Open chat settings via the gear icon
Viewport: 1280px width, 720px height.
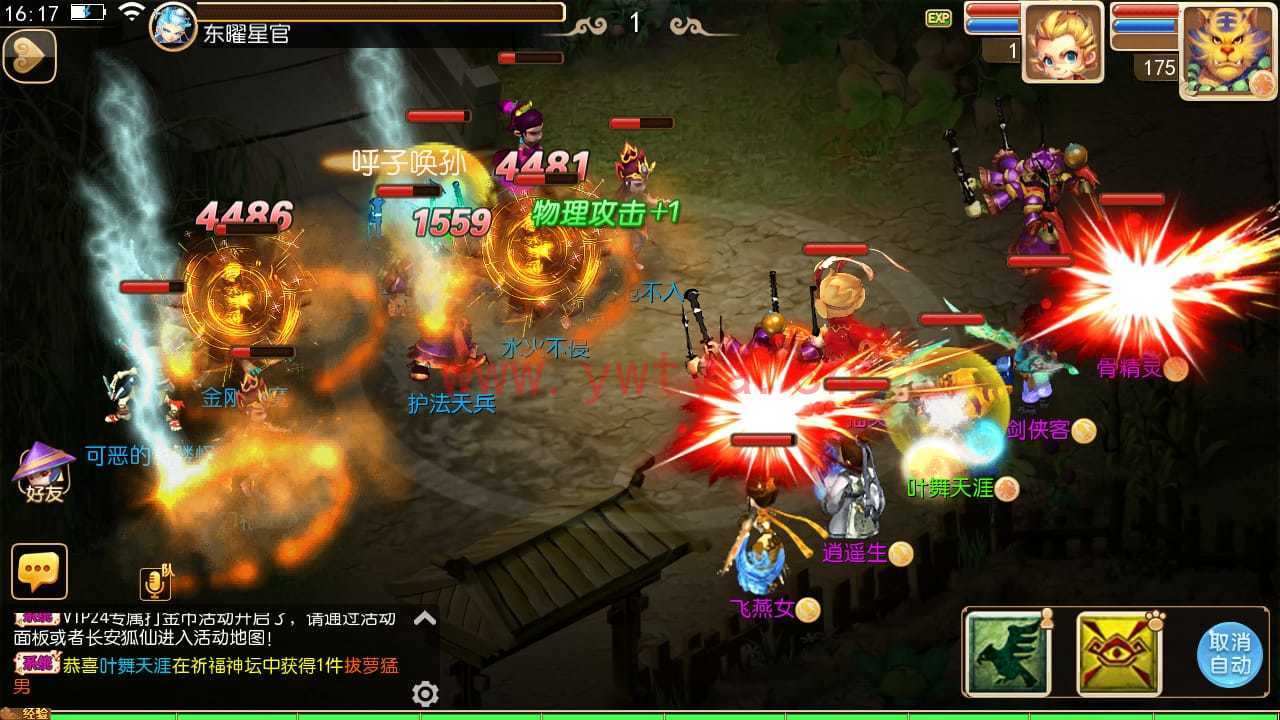click(425, 693)
